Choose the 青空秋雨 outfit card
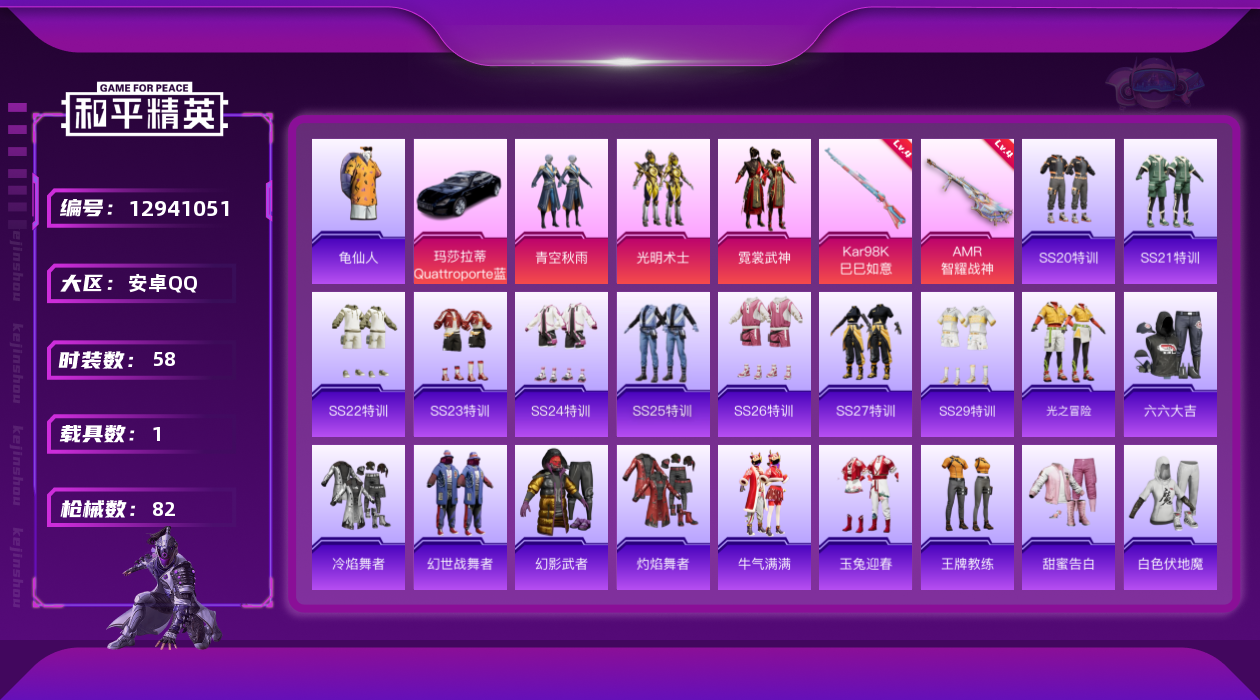The height and width of the screenshot is (700, 1260). [561, 211]
